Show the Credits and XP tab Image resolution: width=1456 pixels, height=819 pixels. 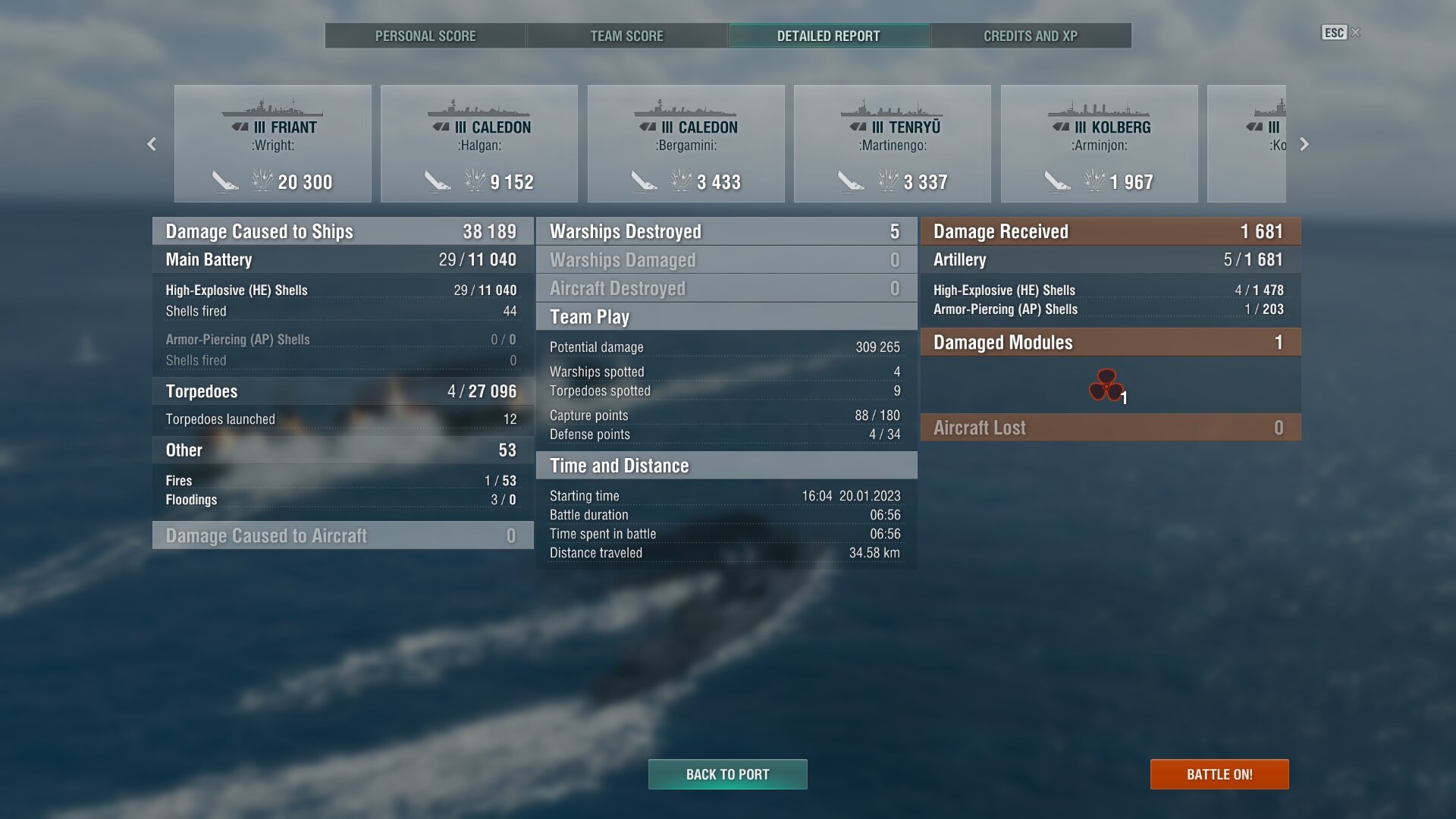[1030, 36]
